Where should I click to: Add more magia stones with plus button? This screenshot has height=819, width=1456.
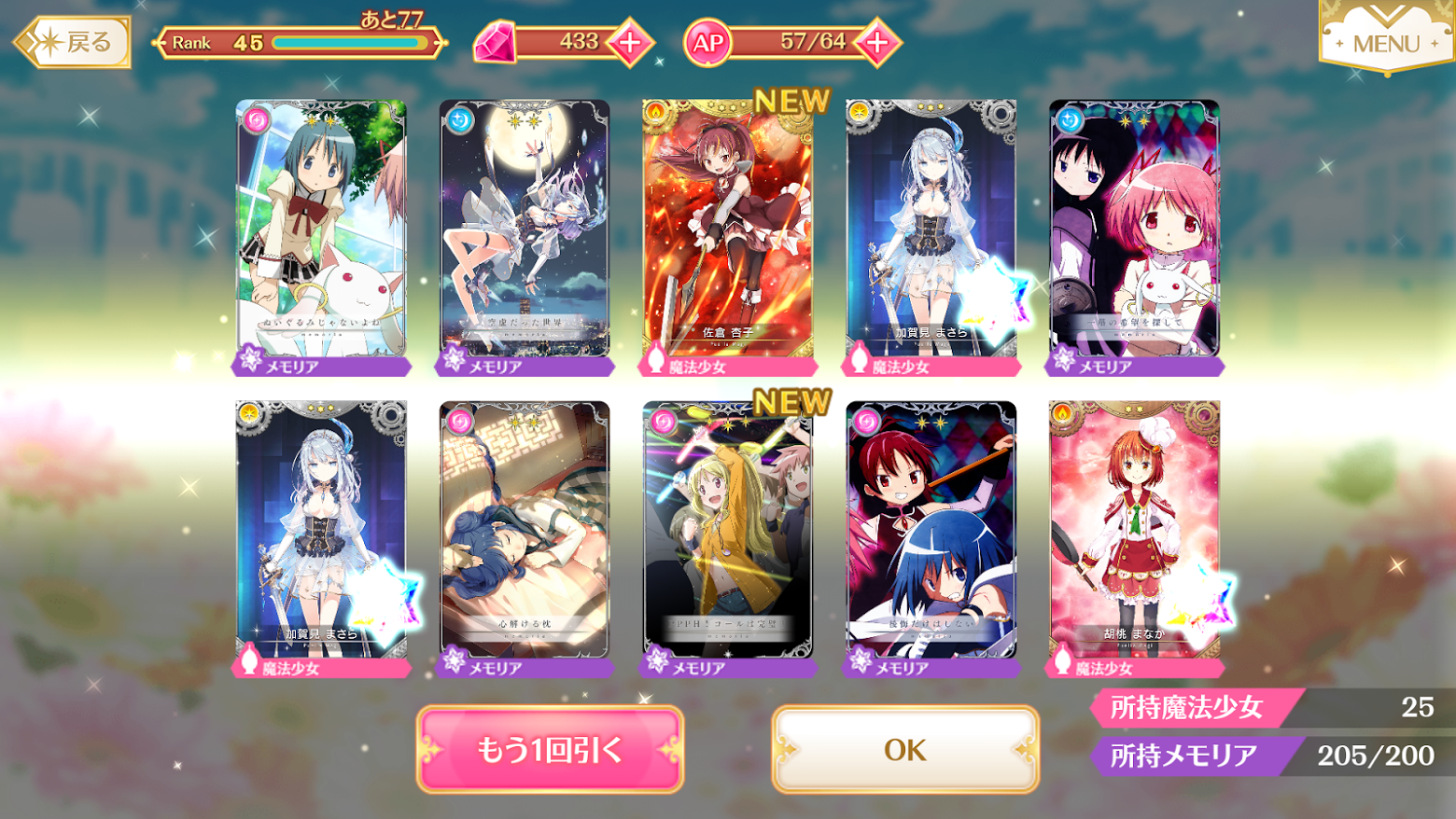coord(630,42)
